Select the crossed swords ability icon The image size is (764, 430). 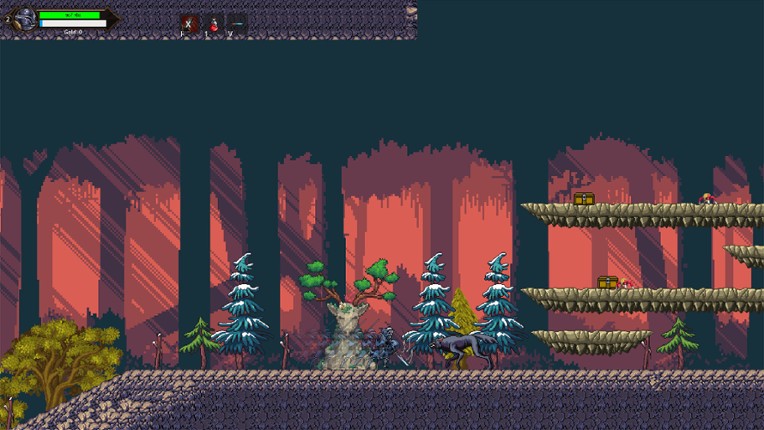(189, 23)
